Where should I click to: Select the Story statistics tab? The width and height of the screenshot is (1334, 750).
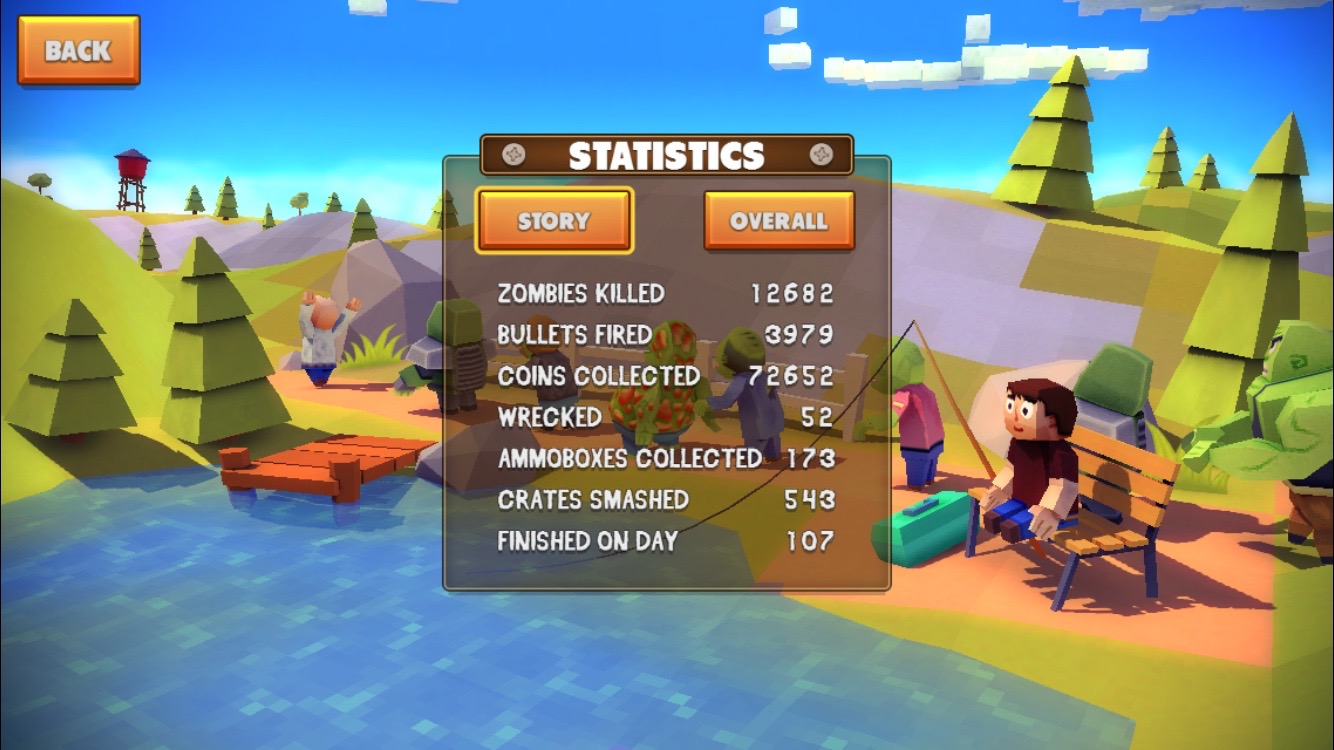pyautogui.click(x=554, y=221)
